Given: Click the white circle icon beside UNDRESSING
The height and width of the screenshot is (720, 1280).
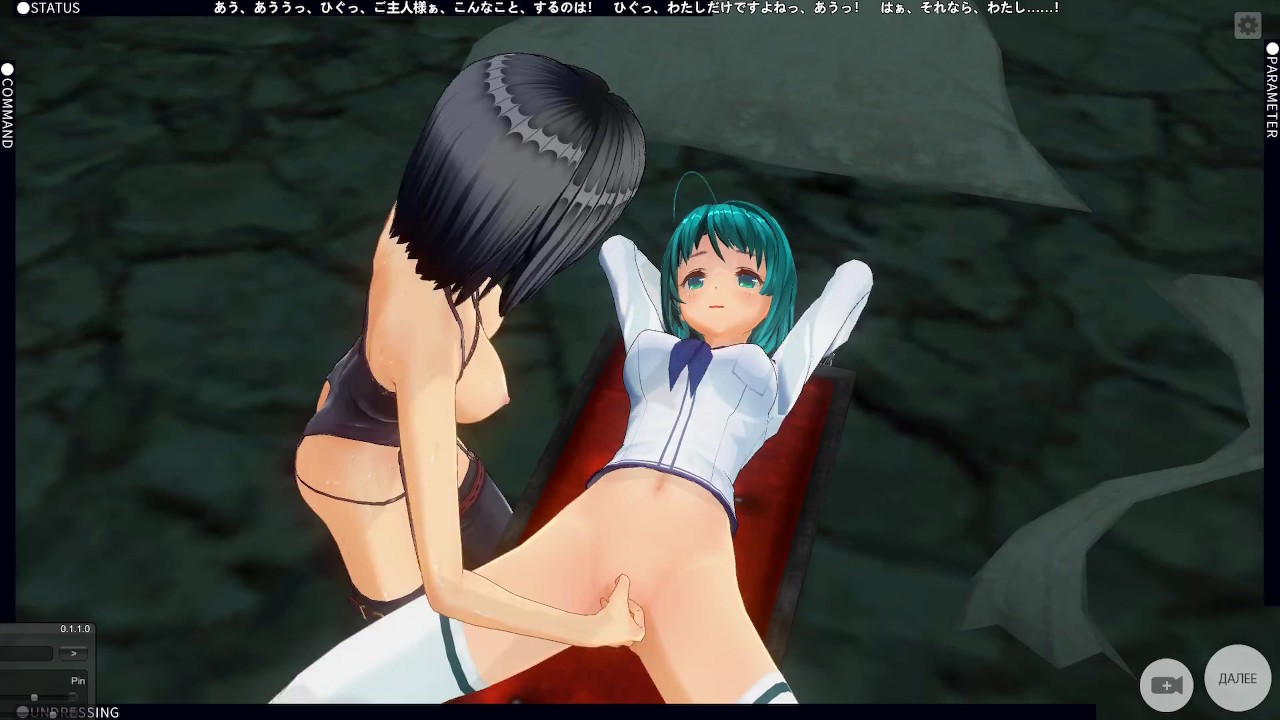Looking at the screenshot, I should click(x=22, y=711).
